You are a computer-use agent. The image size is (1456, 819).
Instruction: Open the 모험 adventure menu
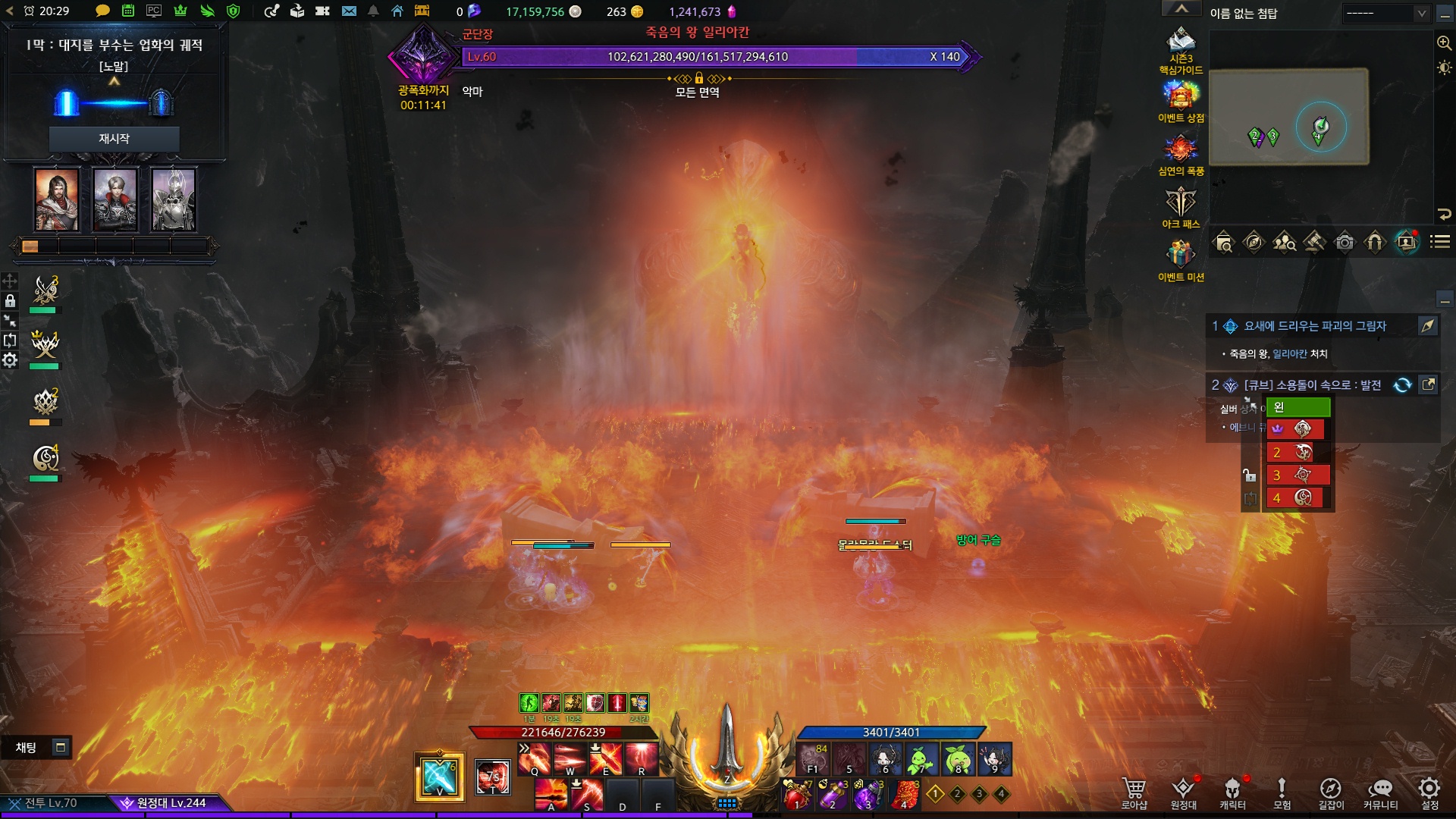(1282, 792)
